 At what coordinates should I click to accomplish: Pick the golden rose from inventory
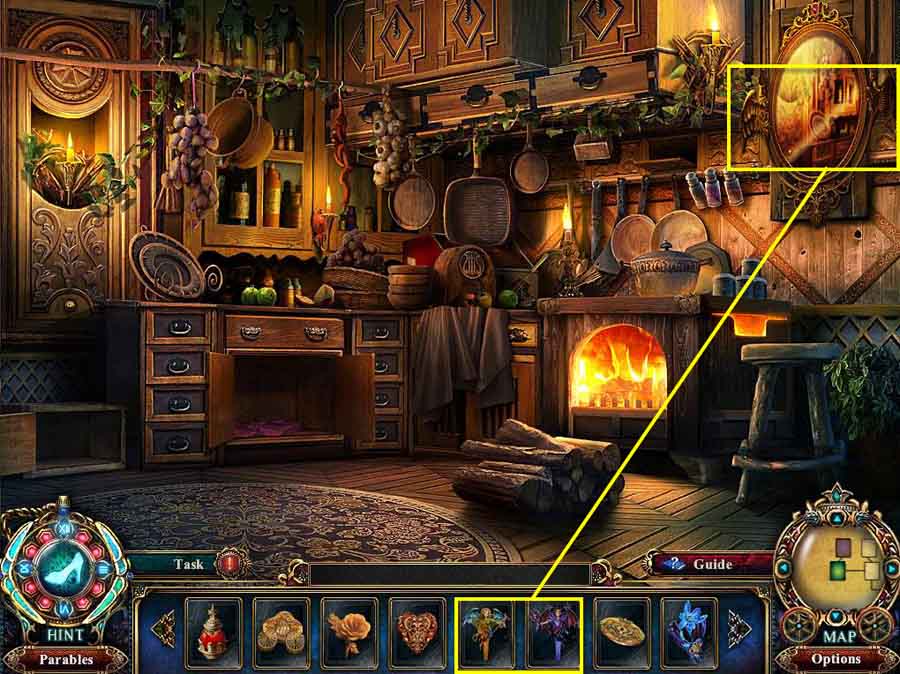tap(349, 631)
